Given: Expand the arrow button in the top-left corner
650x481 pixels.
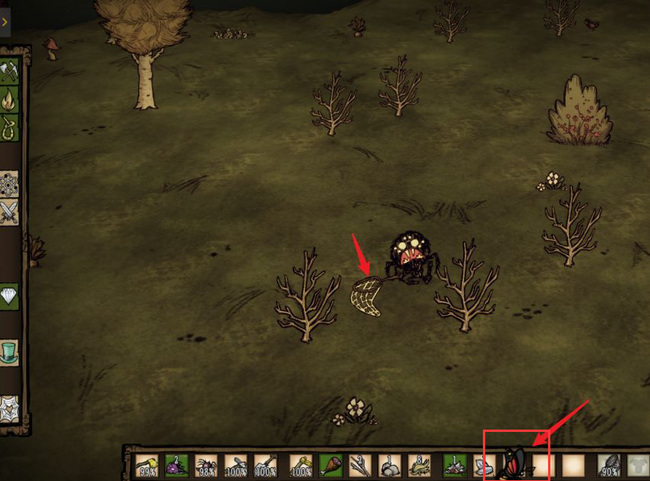Looking at the screenshot, I should 5,20.
